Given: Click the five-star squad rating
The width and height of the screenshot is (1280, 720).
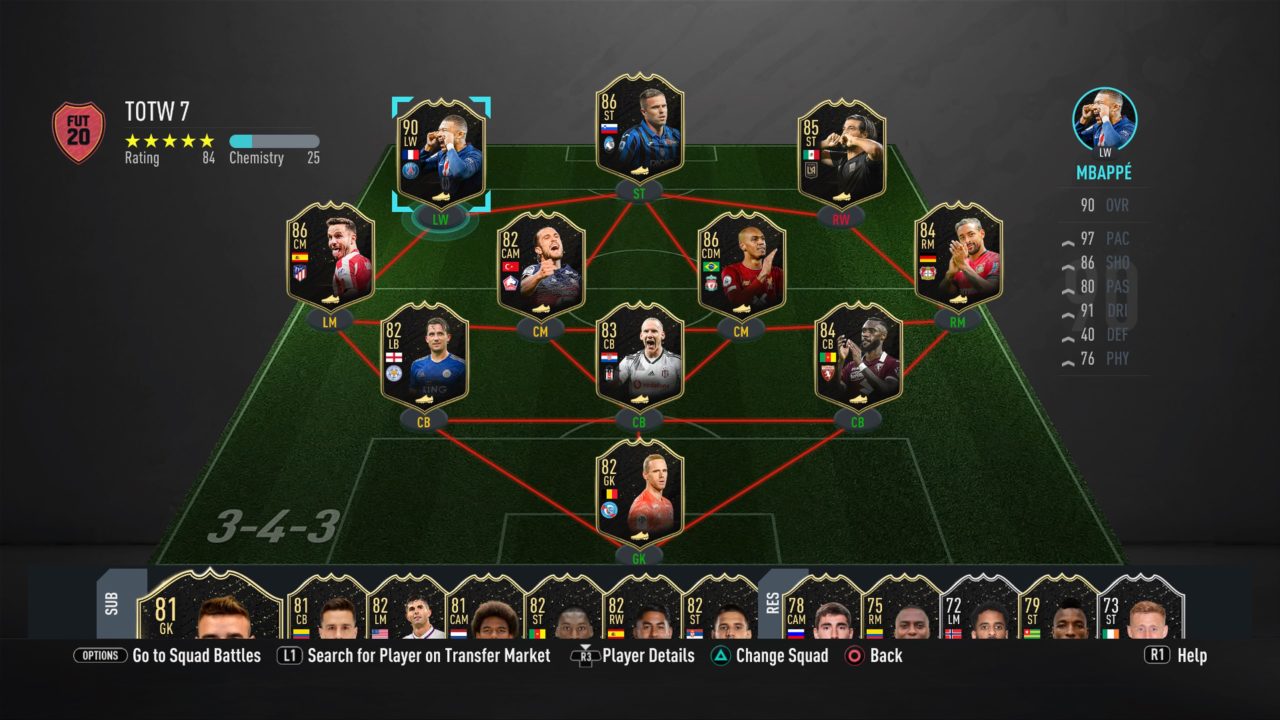Looking at the screenshot, I should 166,141.
